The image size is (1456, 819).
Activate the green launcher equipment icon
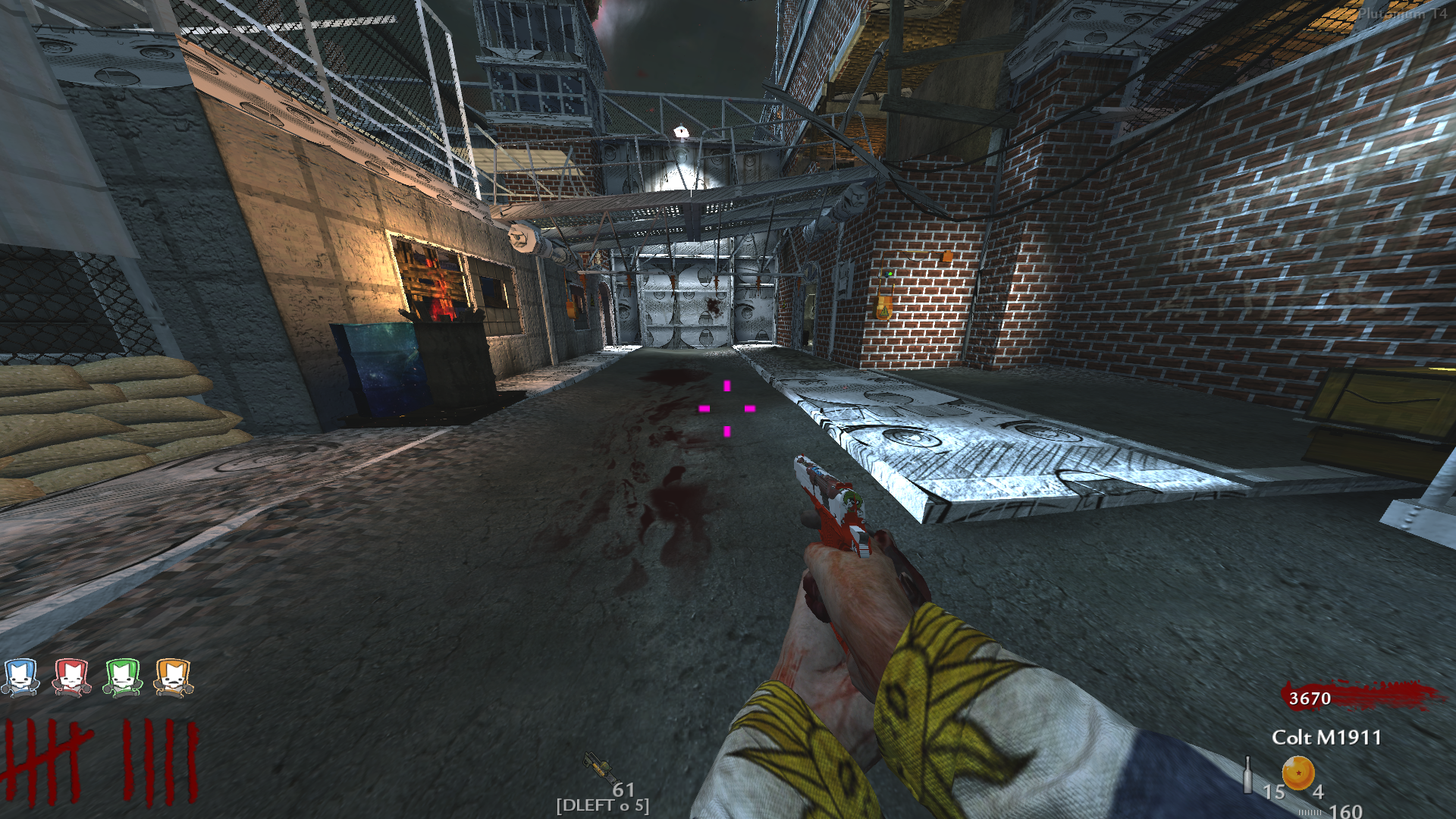click(598, 766)
